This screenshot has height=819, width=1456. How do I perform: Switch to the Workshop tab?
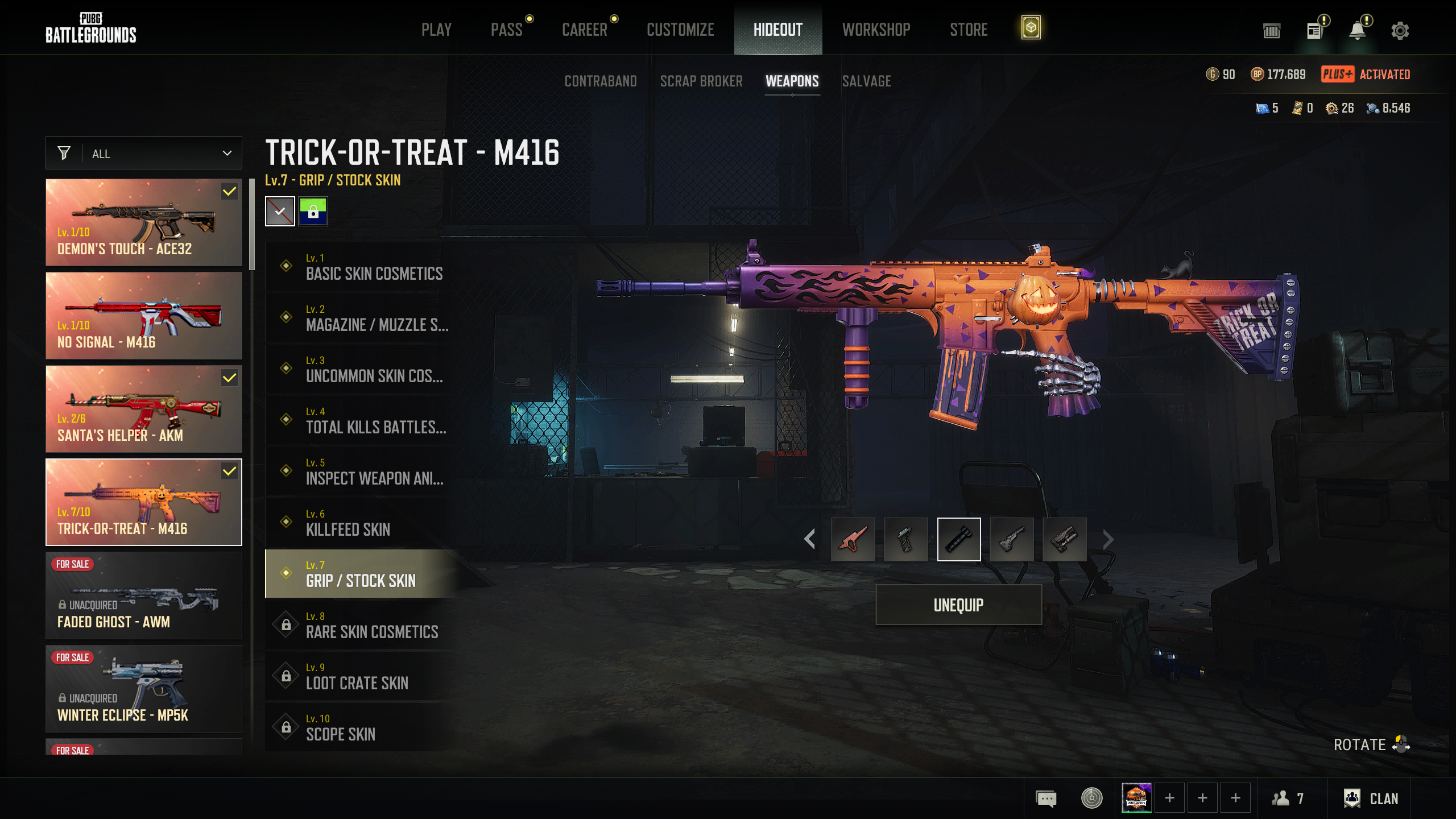(876, 30)
